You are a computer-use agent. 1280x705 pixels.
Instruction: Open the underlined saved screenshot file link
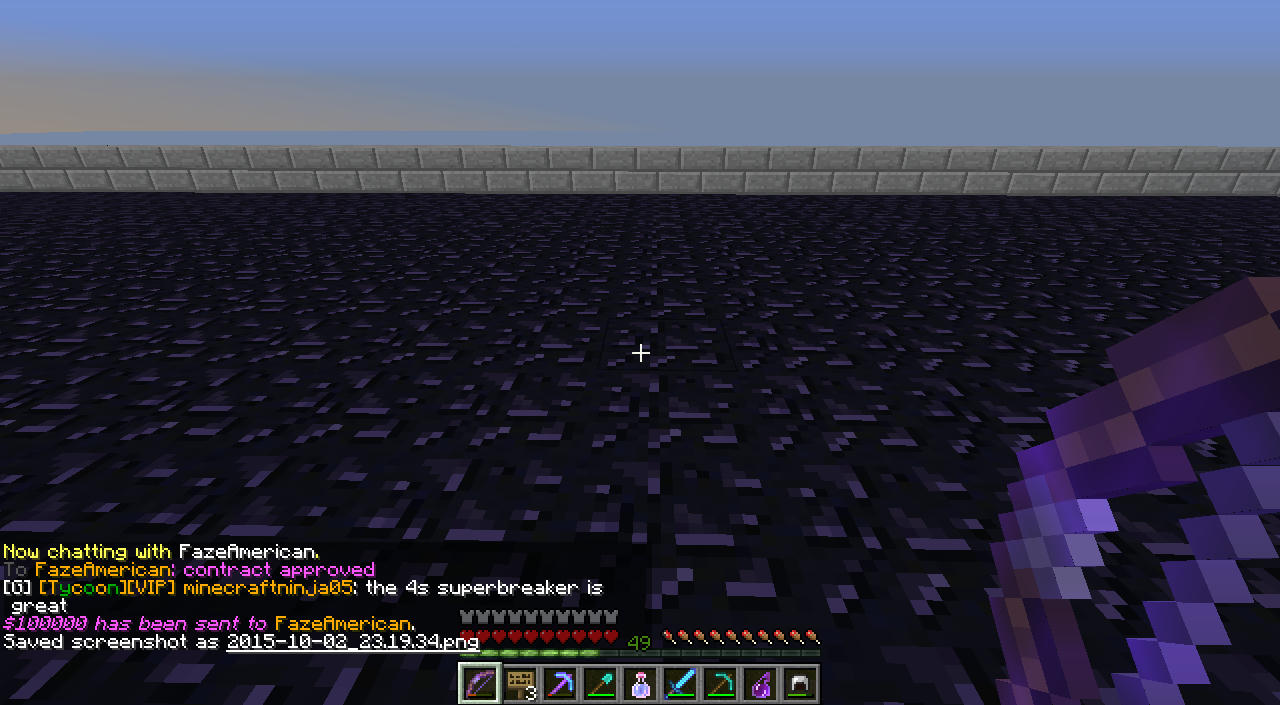click(352, 642)
